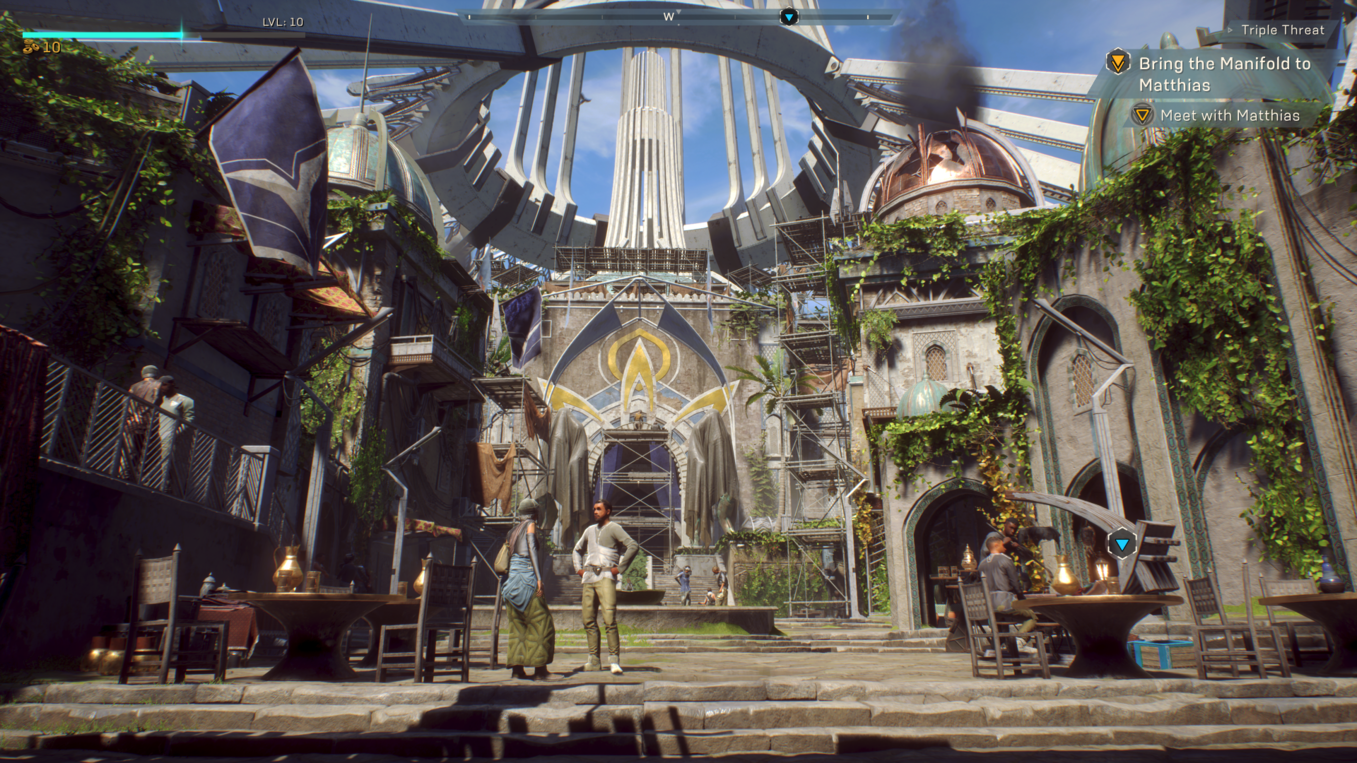Screen dimensions: 1357x763
Task: Click the compass bar's W heading
Action: click(x=669, y=17)
